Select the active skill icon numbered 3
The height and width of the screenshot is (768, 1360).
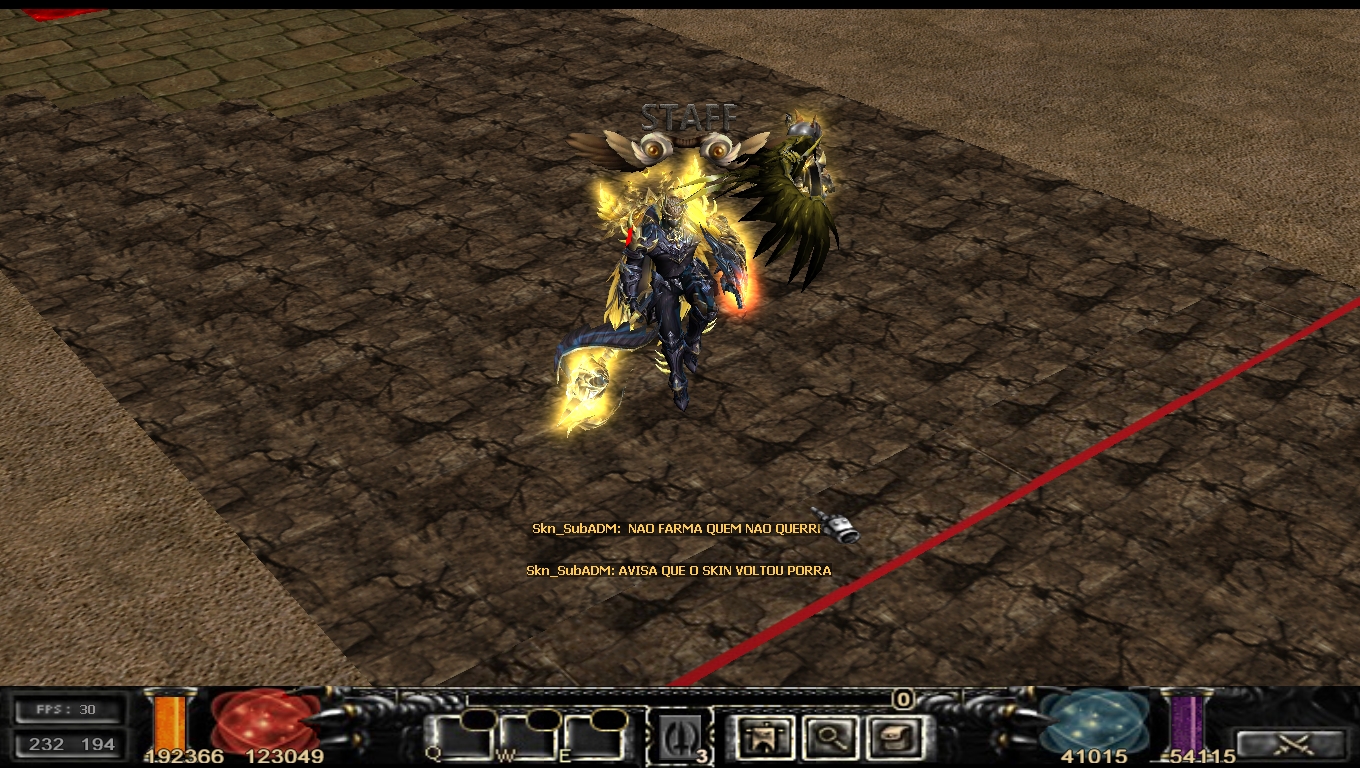pyautogui.click(x=680, y=739)
